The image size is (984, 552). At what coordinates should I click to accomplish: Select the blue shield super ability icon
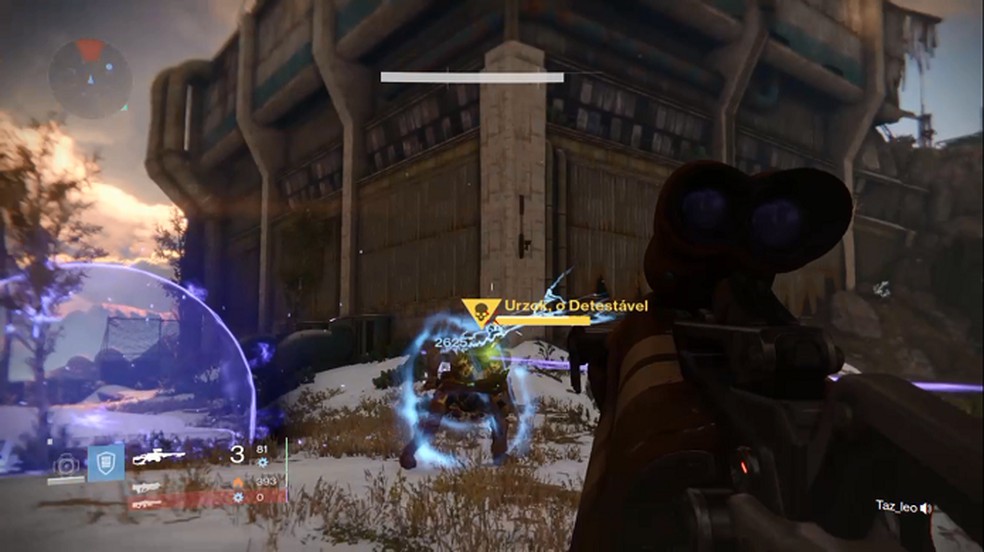(x=104, y=462)
